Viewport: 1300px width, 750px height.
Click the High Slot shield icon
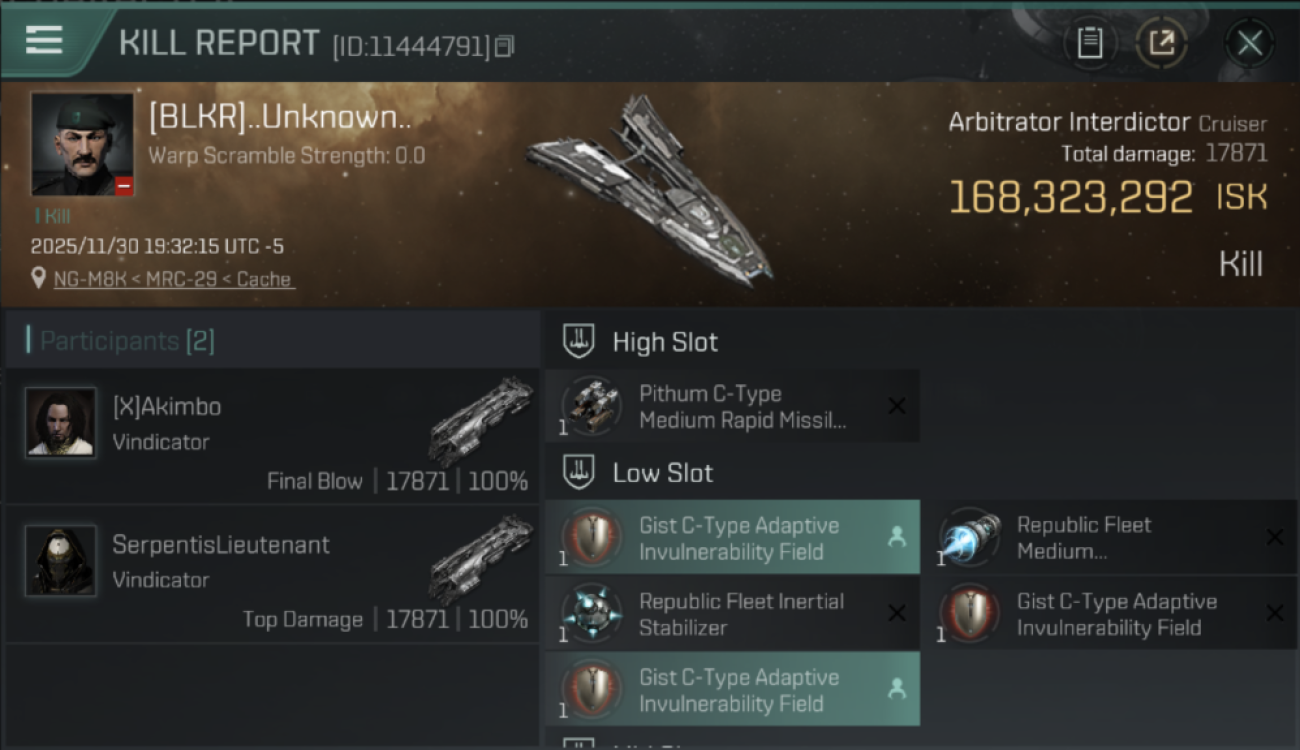coord(576,341)
